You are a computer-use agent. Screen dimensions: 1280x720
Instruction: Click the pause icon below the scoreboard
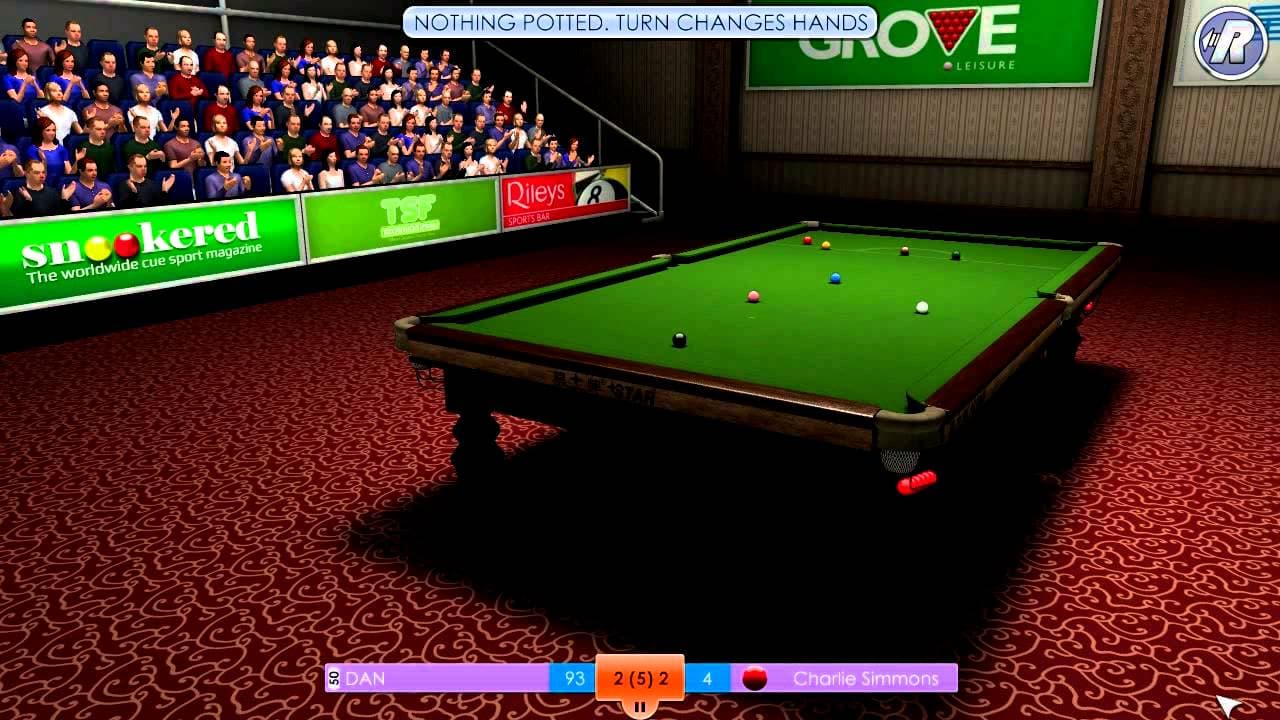click(639, 707)
